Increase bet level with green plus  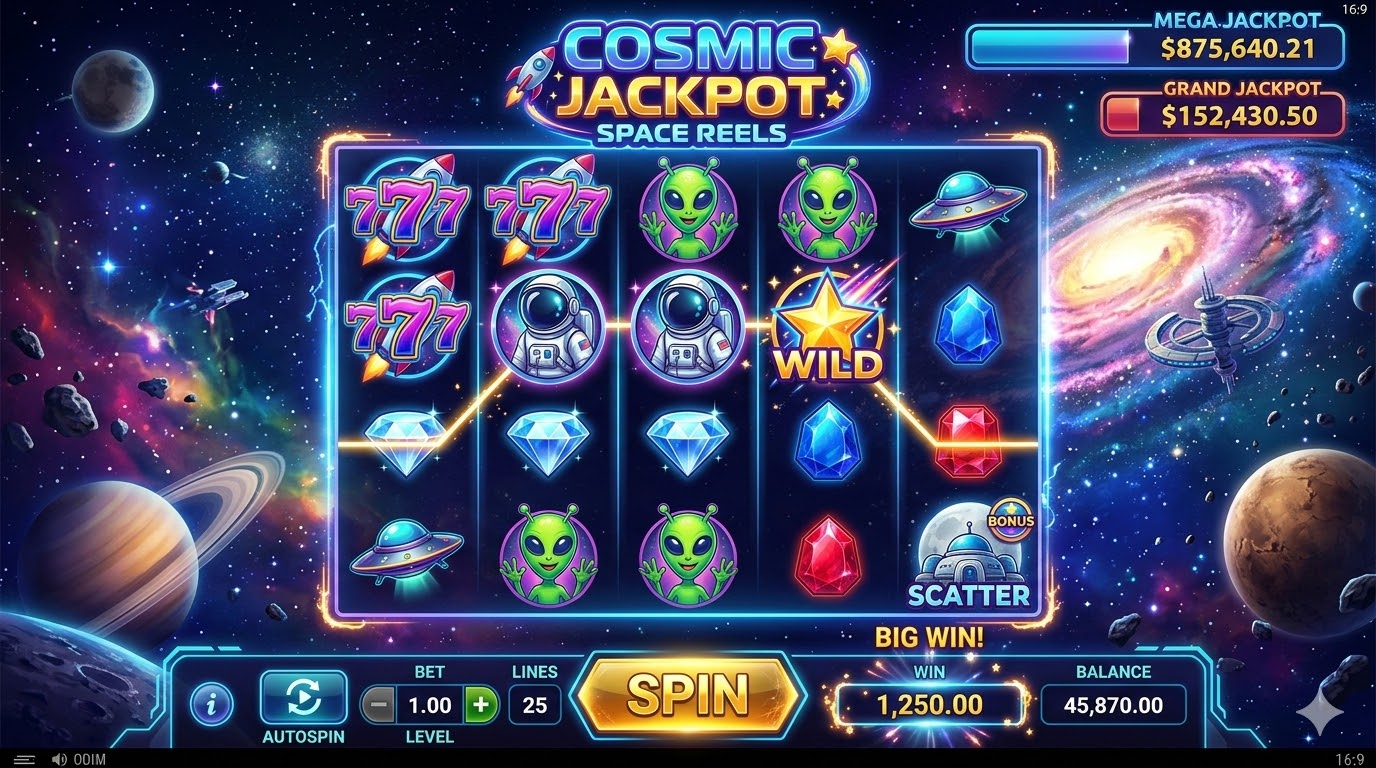pos(481,705)
